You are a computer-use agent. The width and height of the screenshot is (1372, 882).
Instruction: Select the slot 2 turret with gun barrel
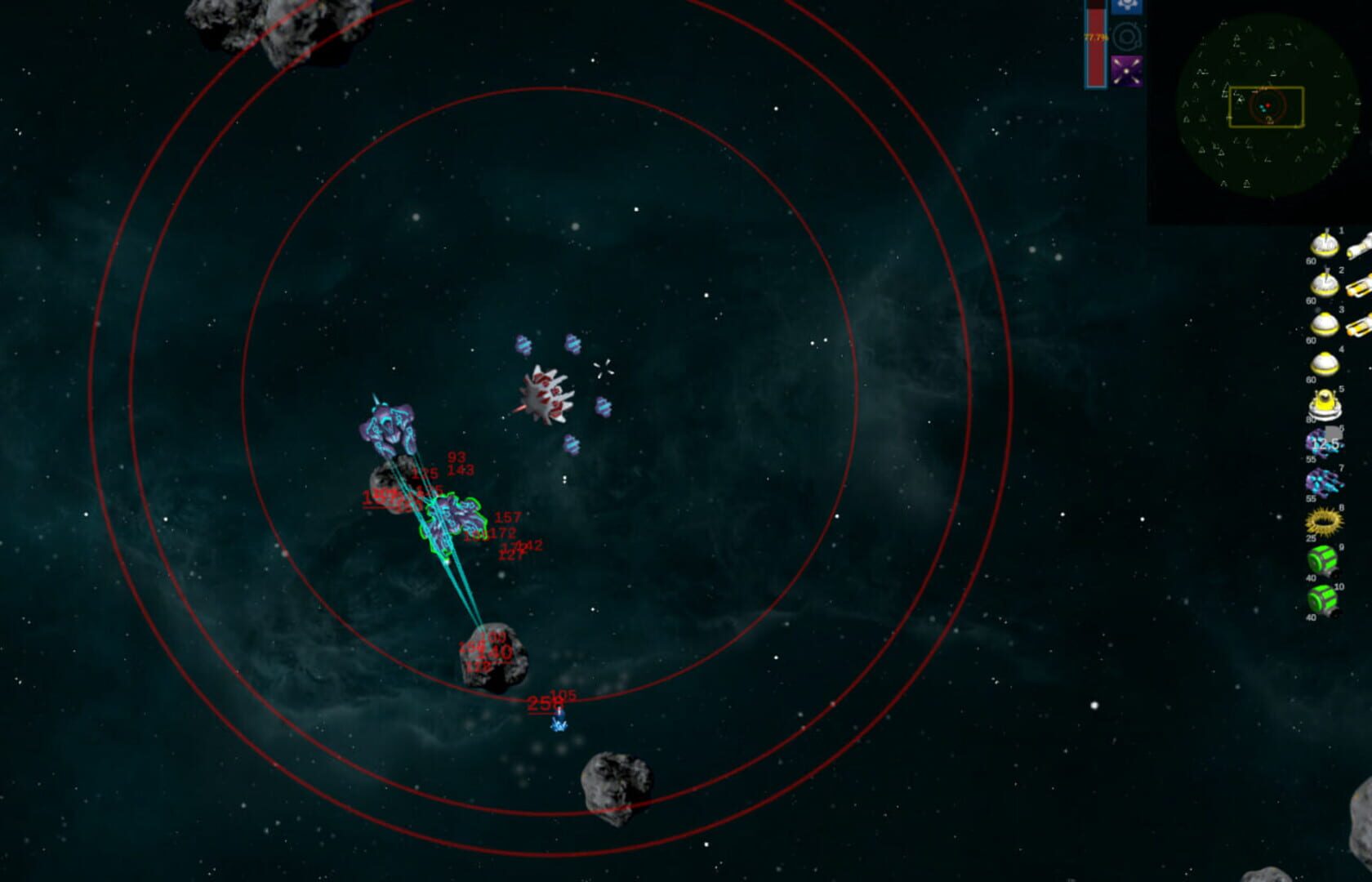pos(1324,283)
